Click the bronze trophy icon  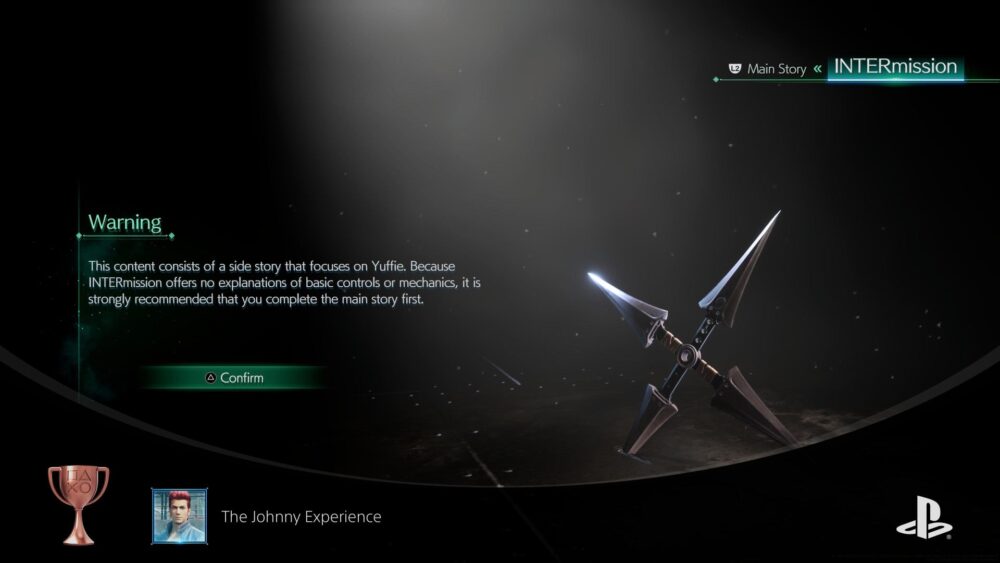click(x=78, y=505)
